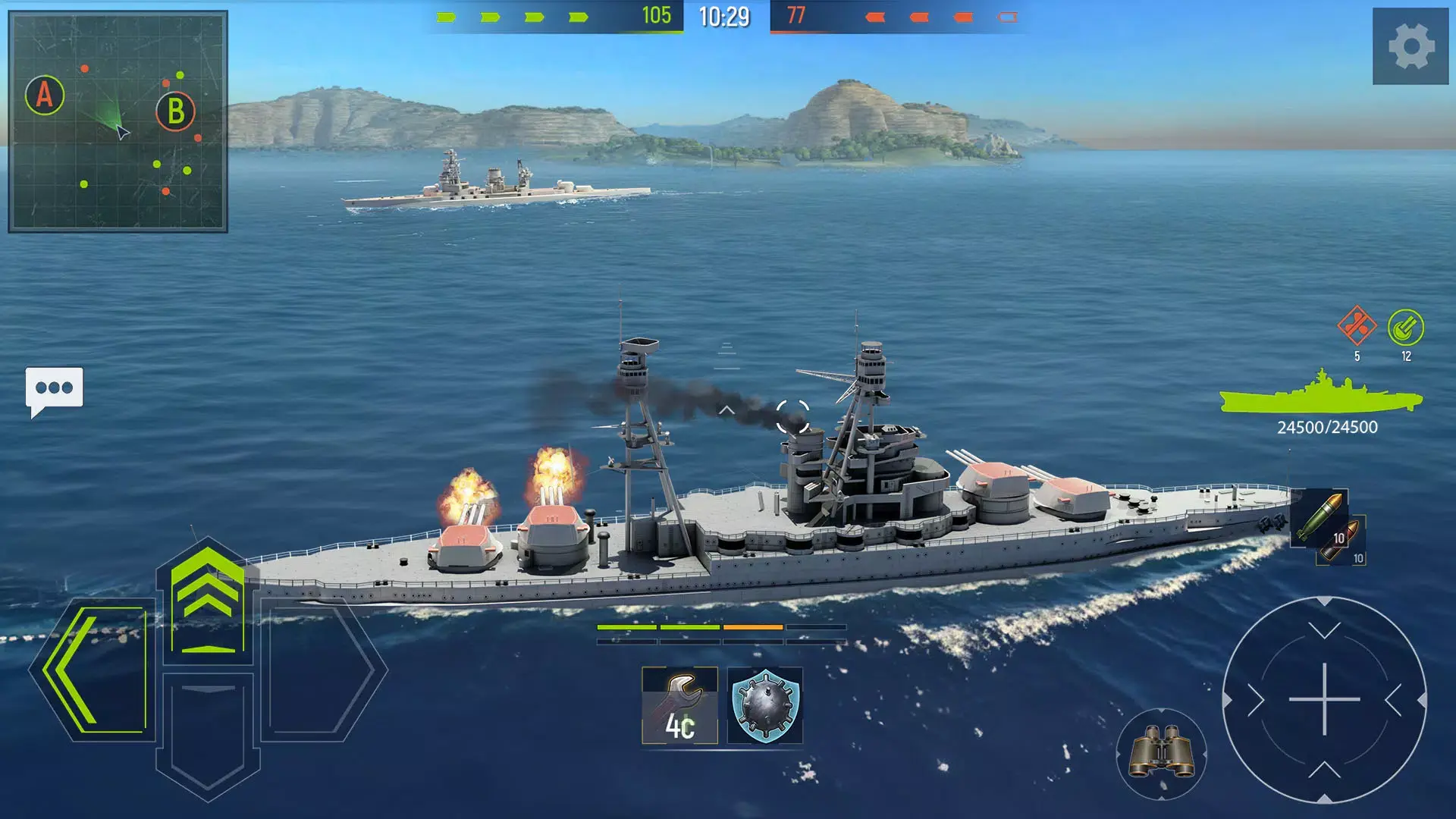Viewport: 1456px width, 819px height.
Task: Select capture point B on minimap
Action: (176, 112)
